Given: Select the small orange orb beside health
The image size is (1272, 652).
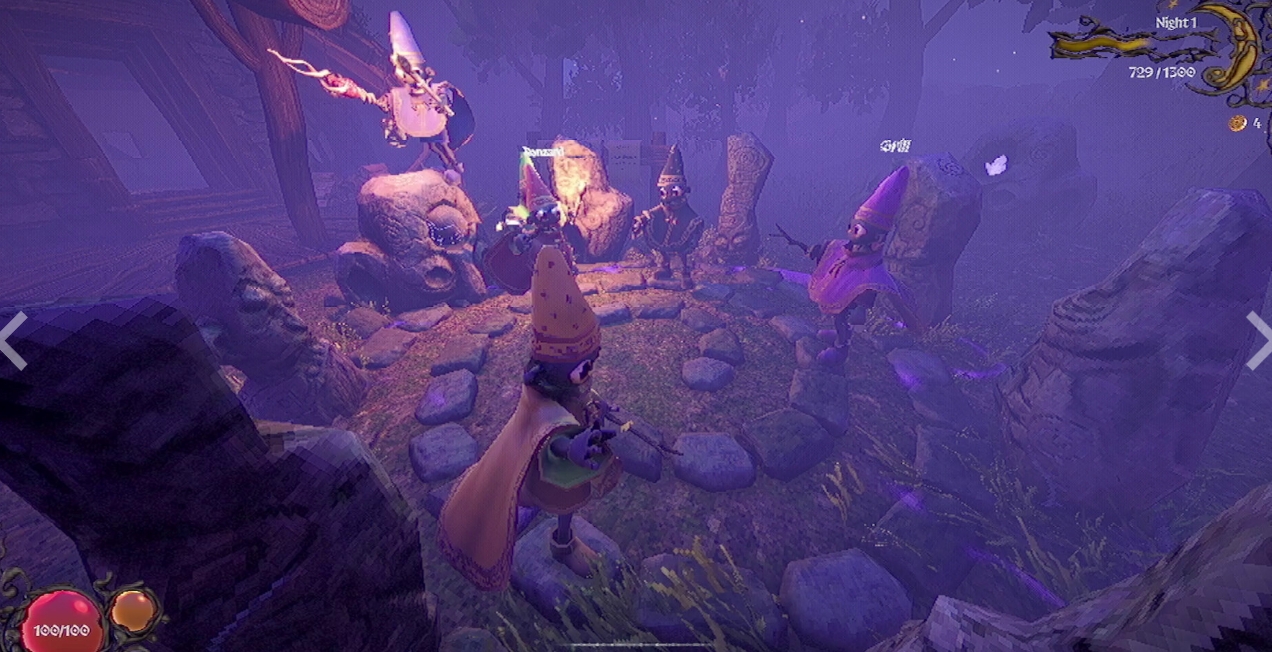Looking at the screenshot, I should [132, 610].
